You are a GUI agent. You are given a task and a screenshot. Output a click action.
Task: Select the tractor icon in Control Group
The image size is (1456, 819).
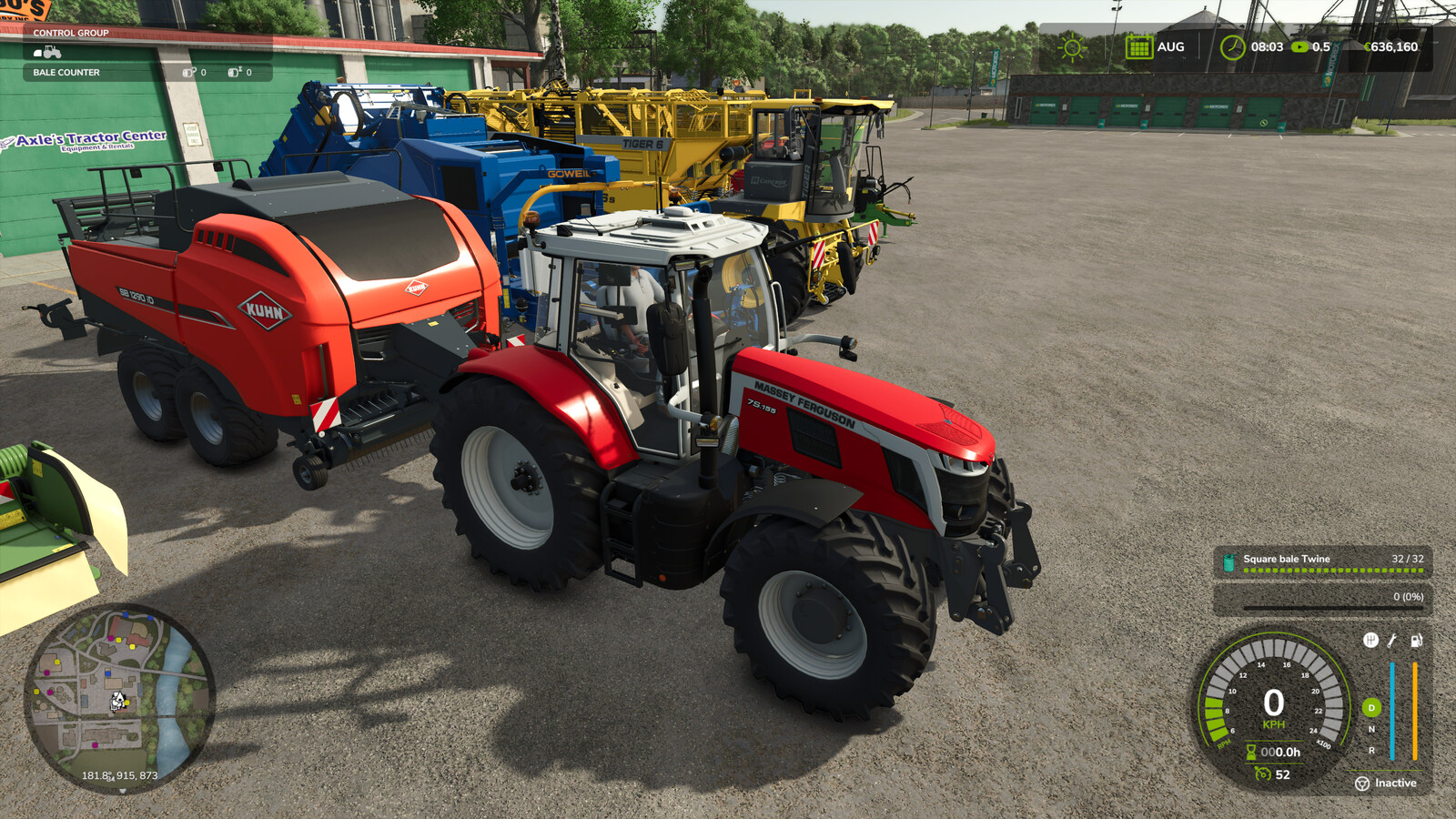(x=53, y=52)
